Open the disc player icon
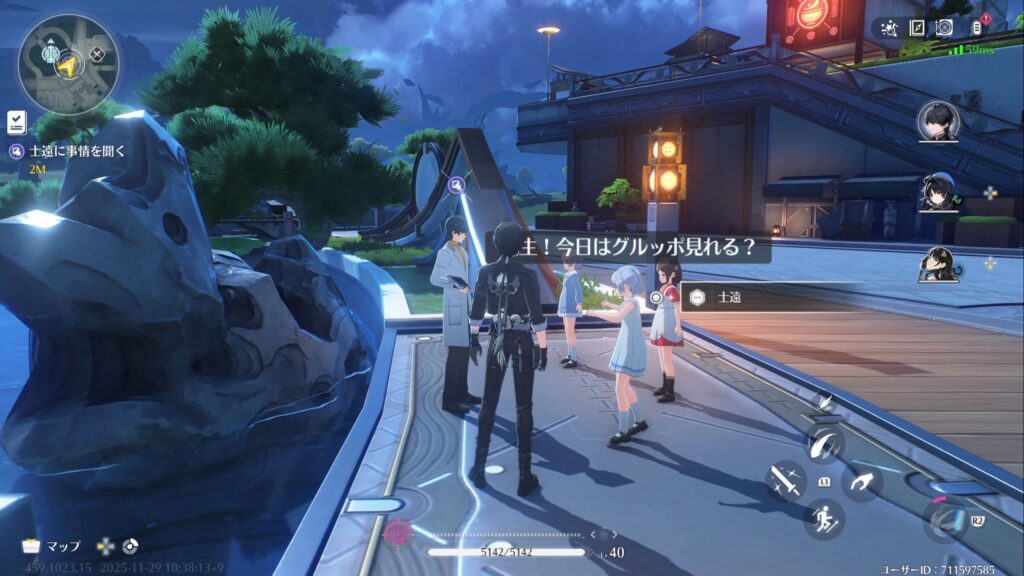Screen dimensions: 1024x576 click(945, 28)
